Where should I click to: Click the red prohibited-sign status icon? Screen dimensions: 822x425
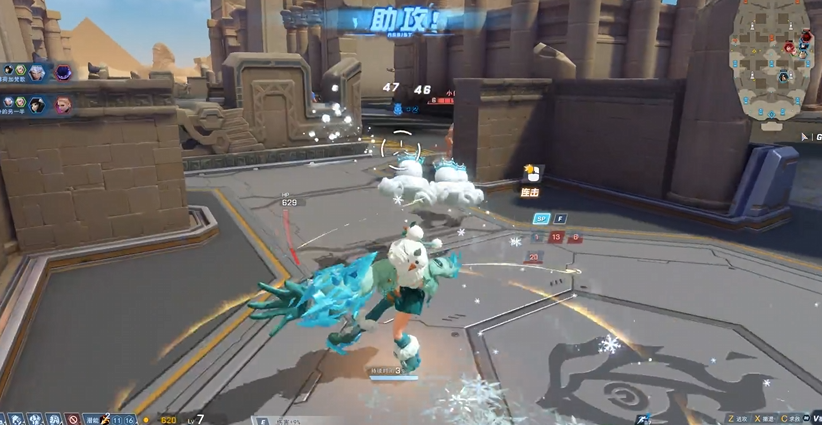(73, 419)
